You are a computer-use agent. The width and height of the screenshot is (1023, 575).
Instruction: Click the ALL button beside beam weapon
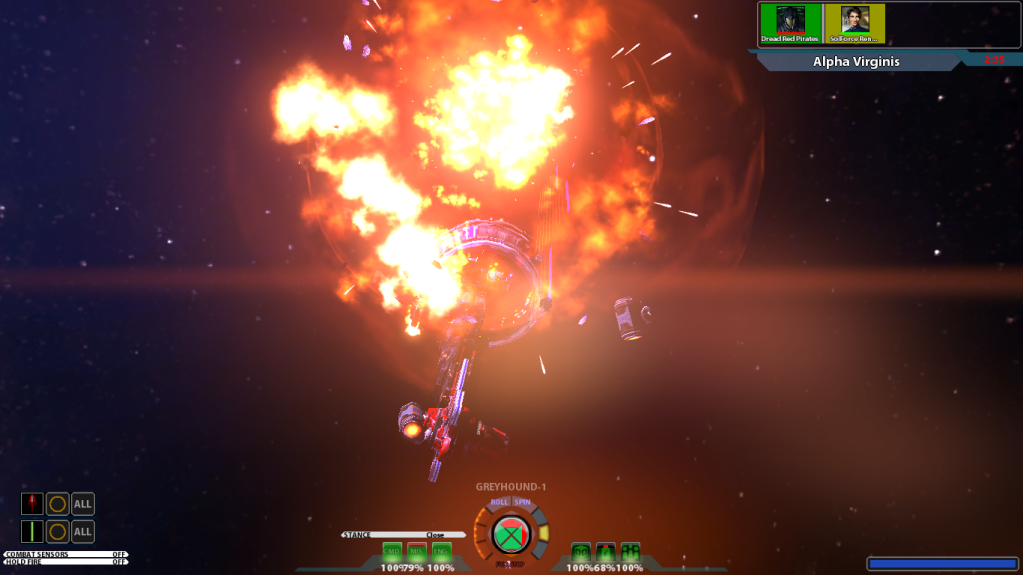point(83,531)
